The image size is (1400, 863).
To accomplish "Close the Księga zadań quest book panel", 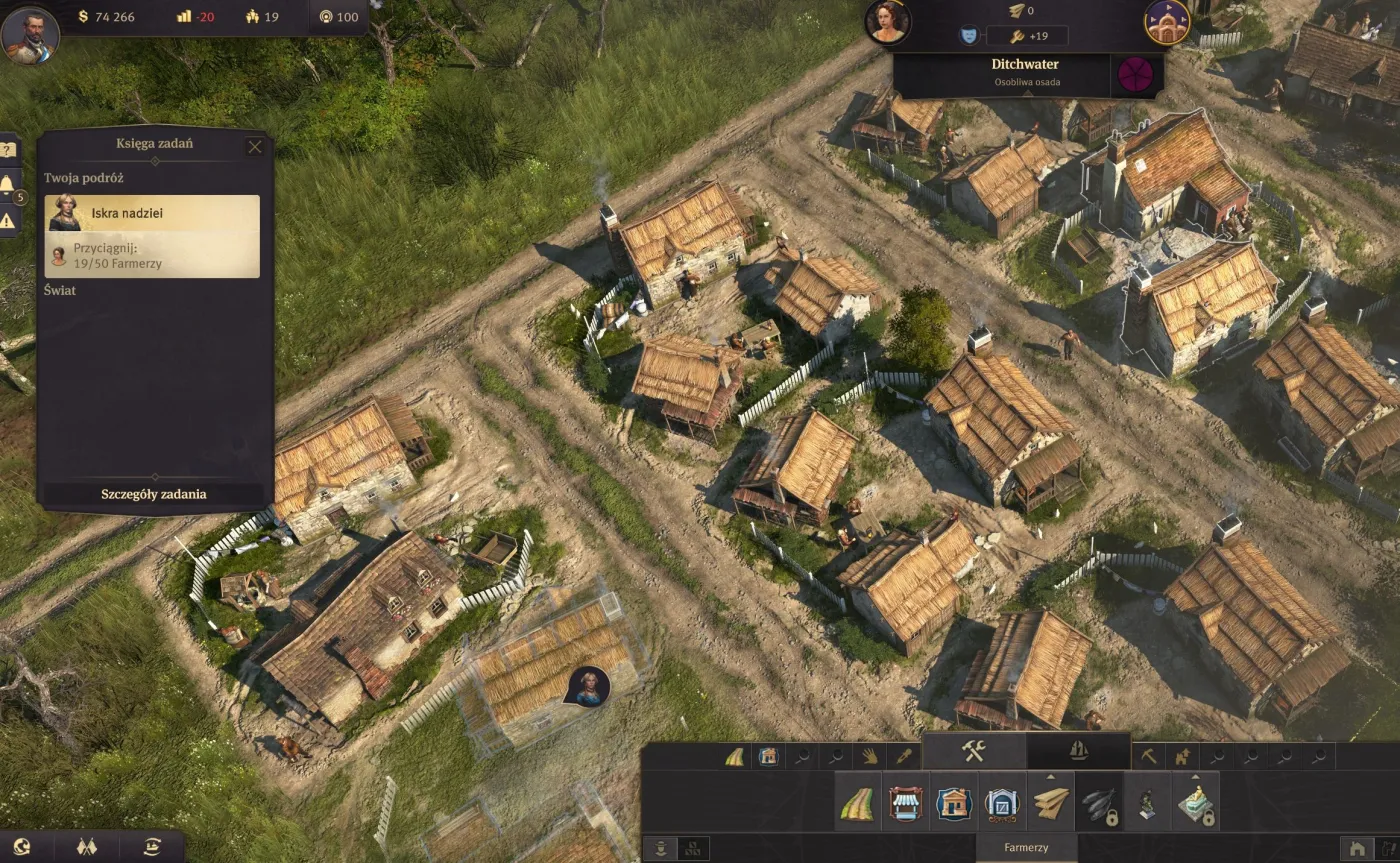I will [255, 147].
